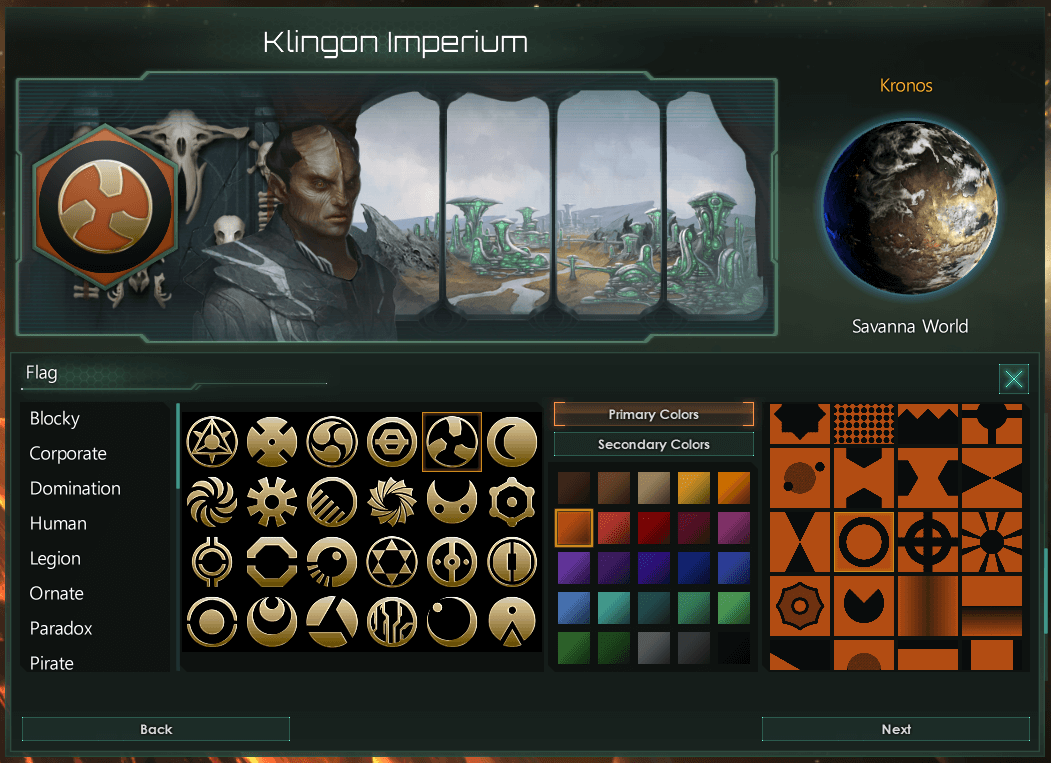1051x763 pixels.
Task: Open the Domination emblem category
Action: click(x=75, y=489)
